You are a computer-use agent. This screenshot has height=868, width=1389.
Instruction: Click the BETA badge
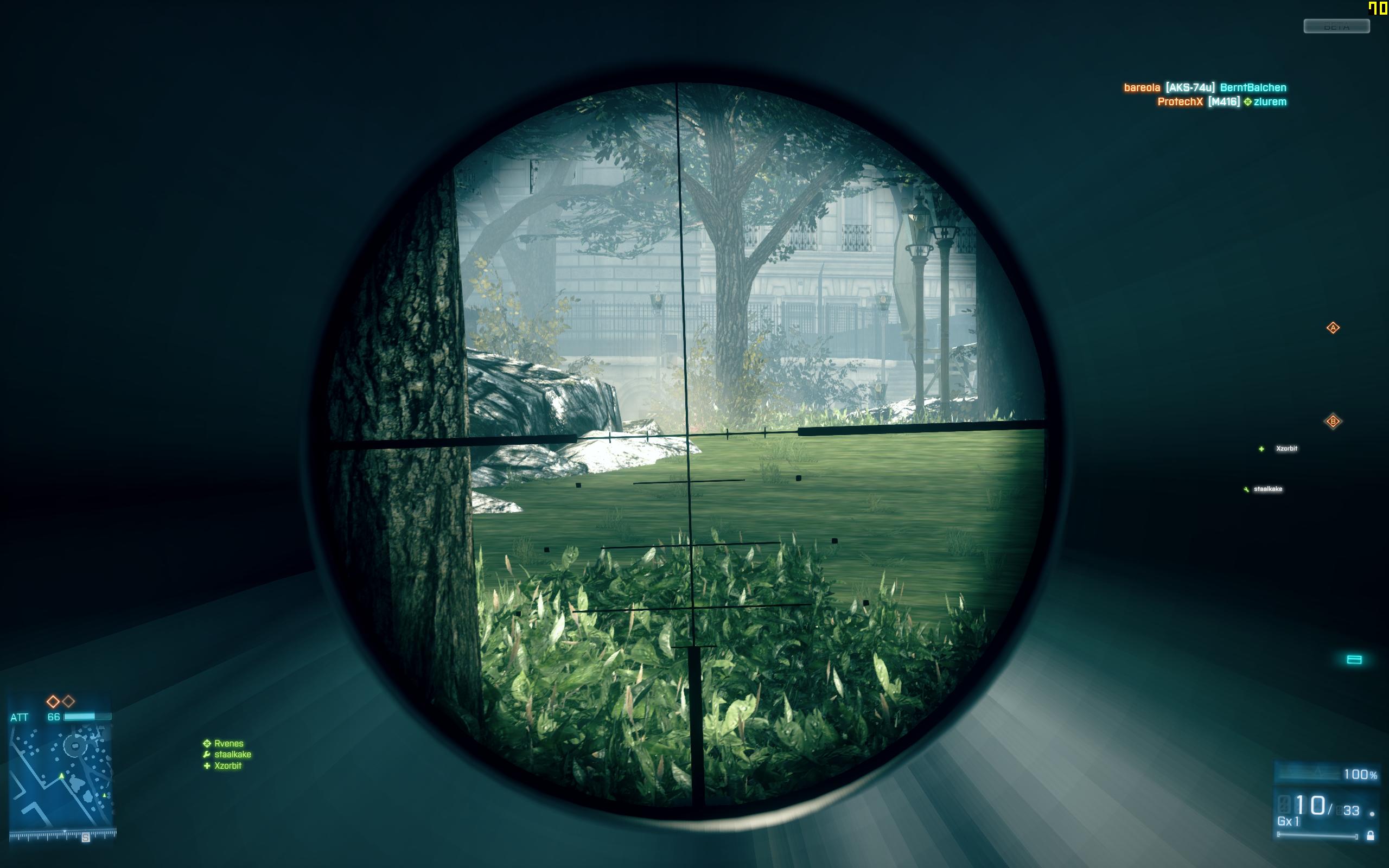[1336, 27]
